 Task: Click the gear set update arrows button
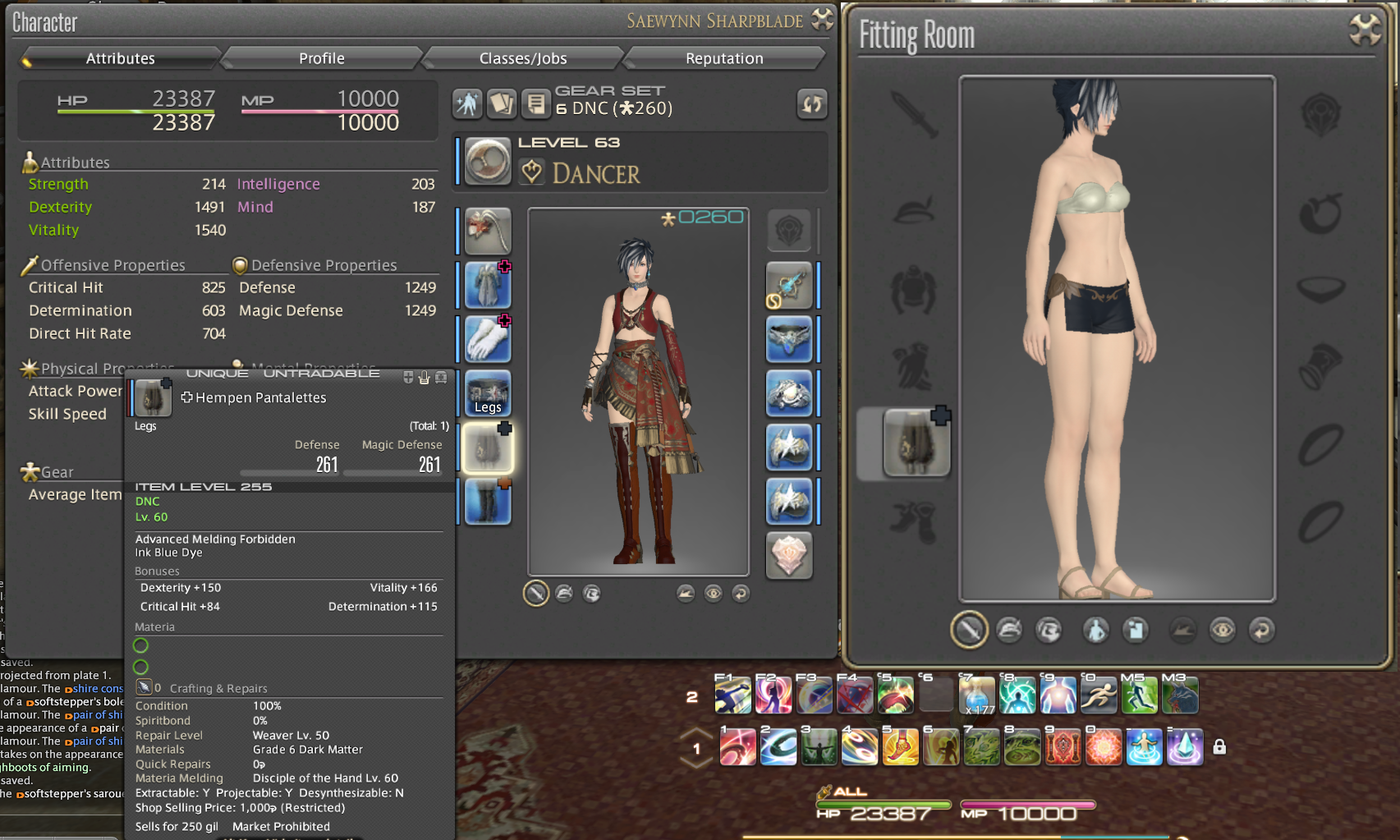811,104
